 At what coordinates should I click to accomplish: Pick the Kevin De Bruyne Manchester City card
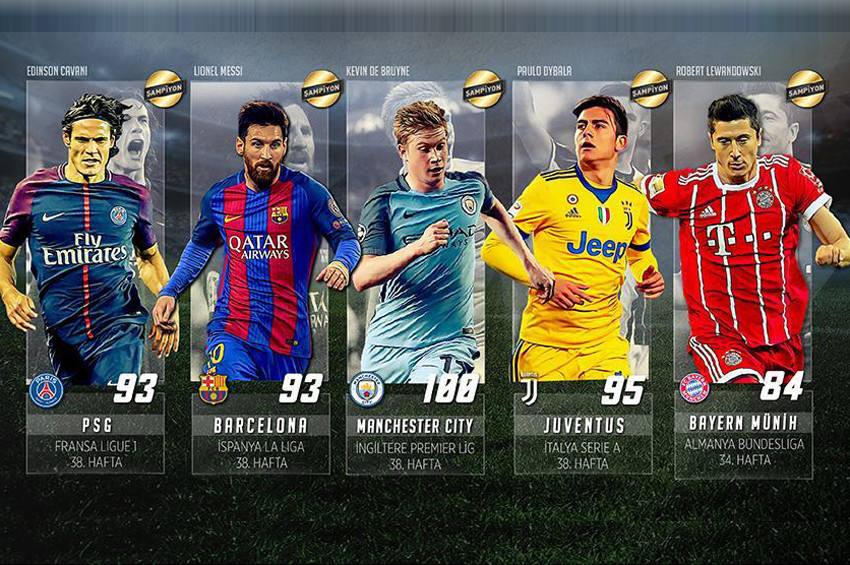point(415,270)
